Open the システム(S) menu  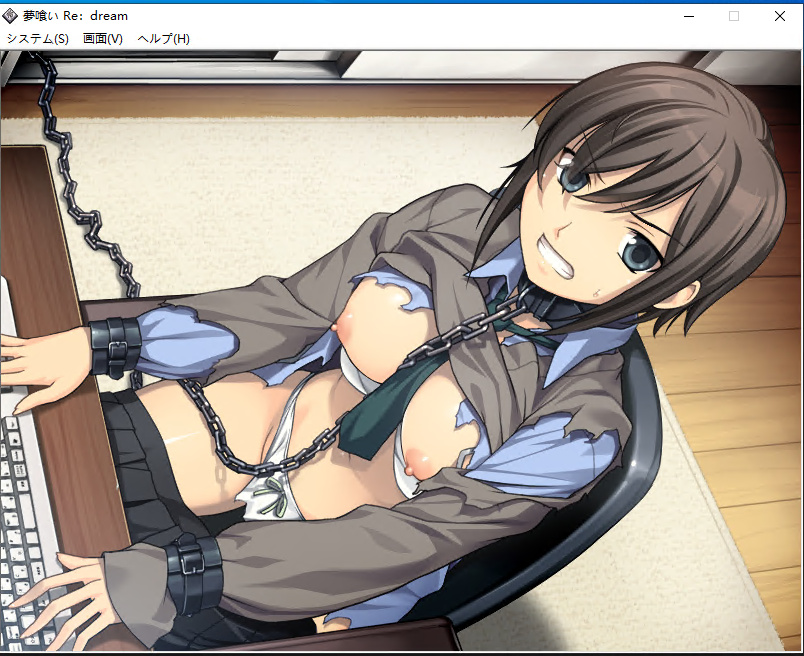(38, 39)
